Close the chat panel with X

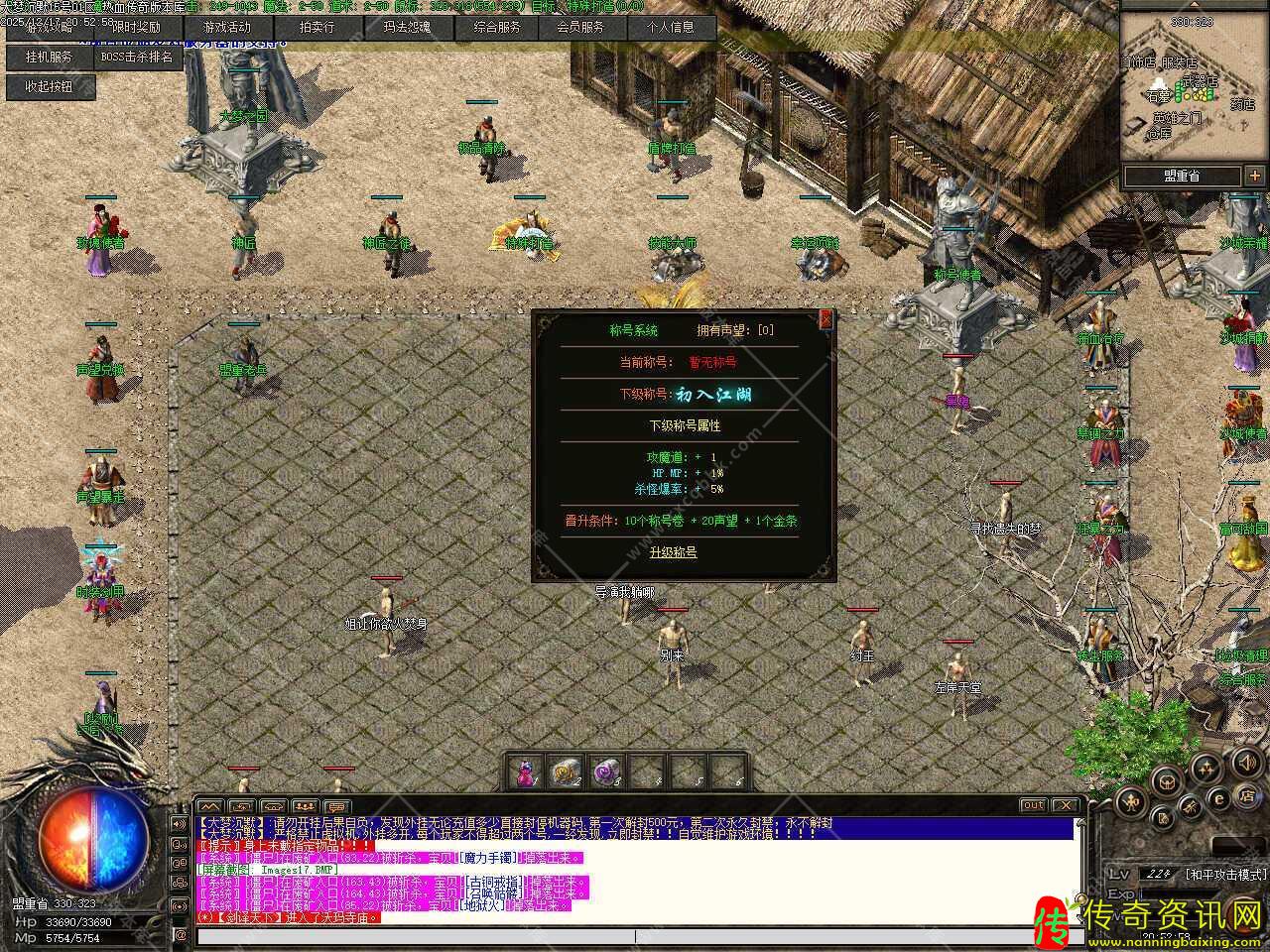pos(1065,805)
